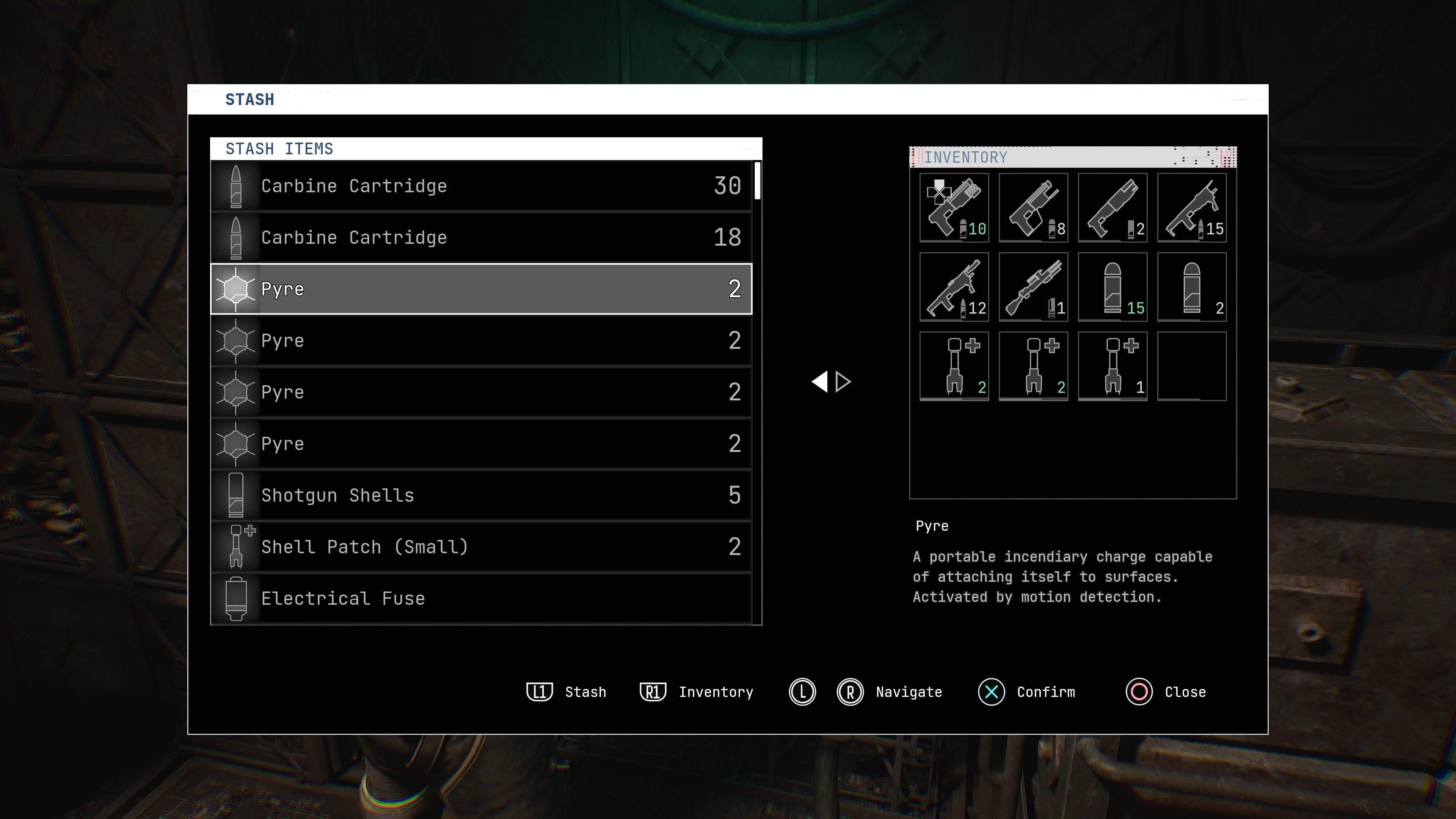Image resolution: width=1456 pixels, height=819 pixels.
Task: Pick the long rifle with 1 round
Action: click(1033, 287)
